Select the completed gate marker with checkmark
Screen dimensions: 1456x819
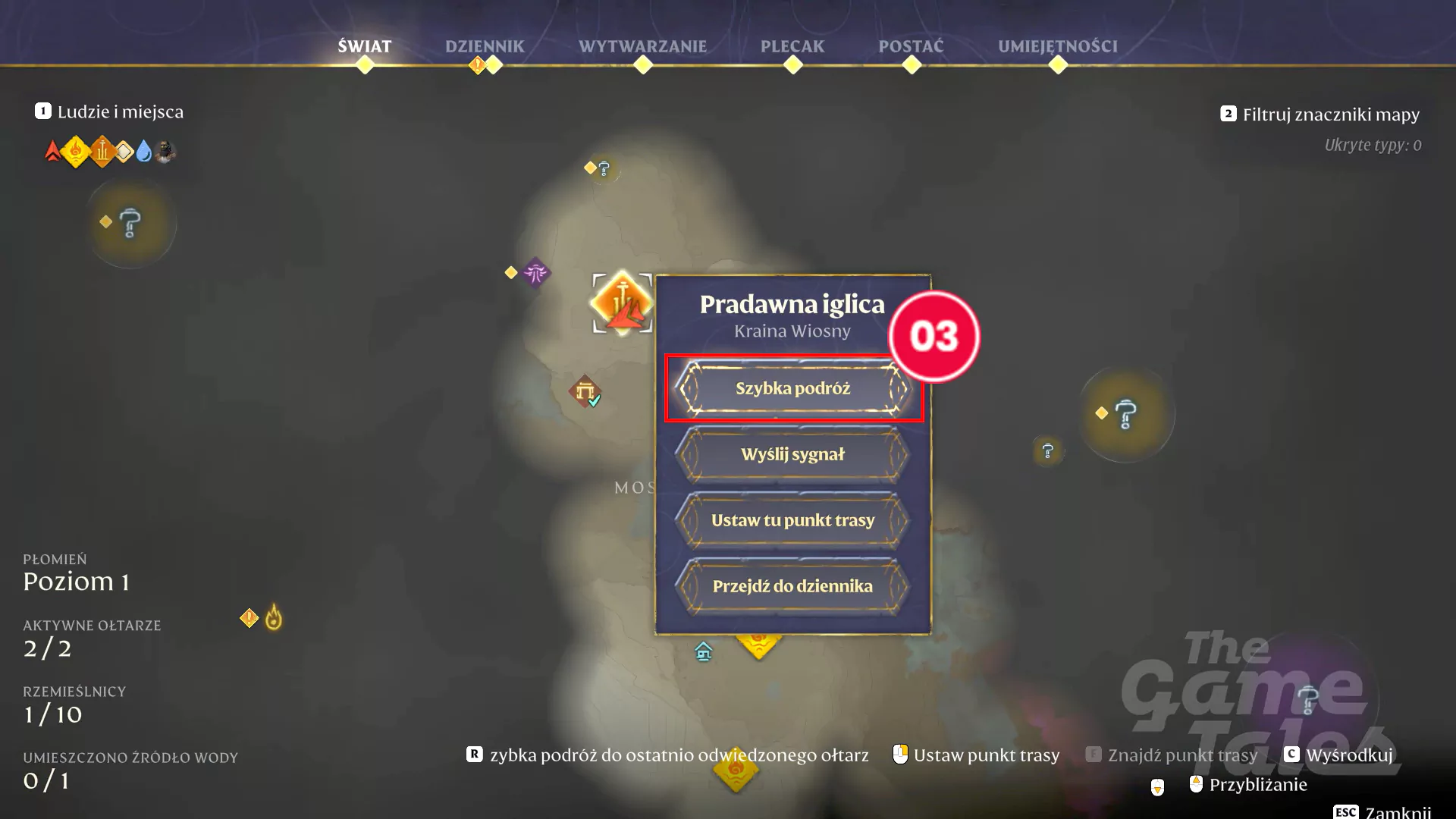tap(585, 391)
